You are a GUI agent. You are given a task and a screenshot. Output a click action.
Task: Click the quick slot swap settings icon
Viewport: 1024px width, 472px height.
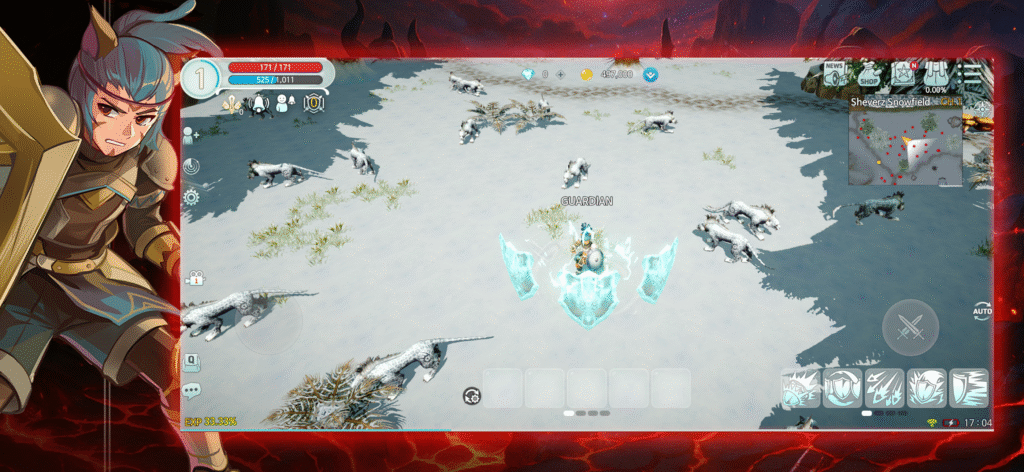[471, 396]
